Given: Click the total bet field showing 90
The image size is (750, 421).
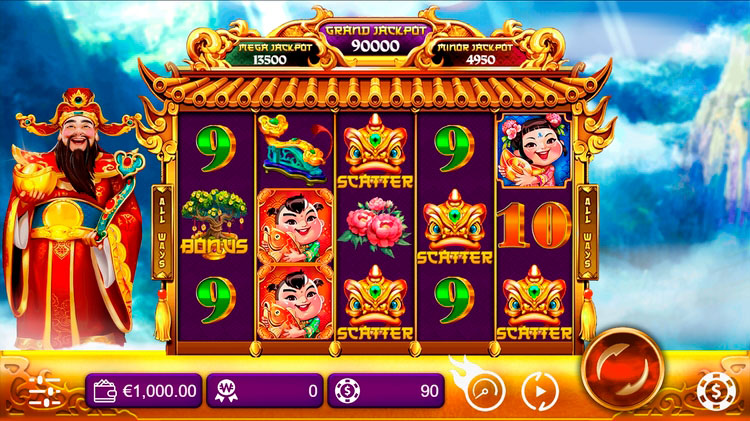Looking at the screenshot, I should [x=386, y=390].
